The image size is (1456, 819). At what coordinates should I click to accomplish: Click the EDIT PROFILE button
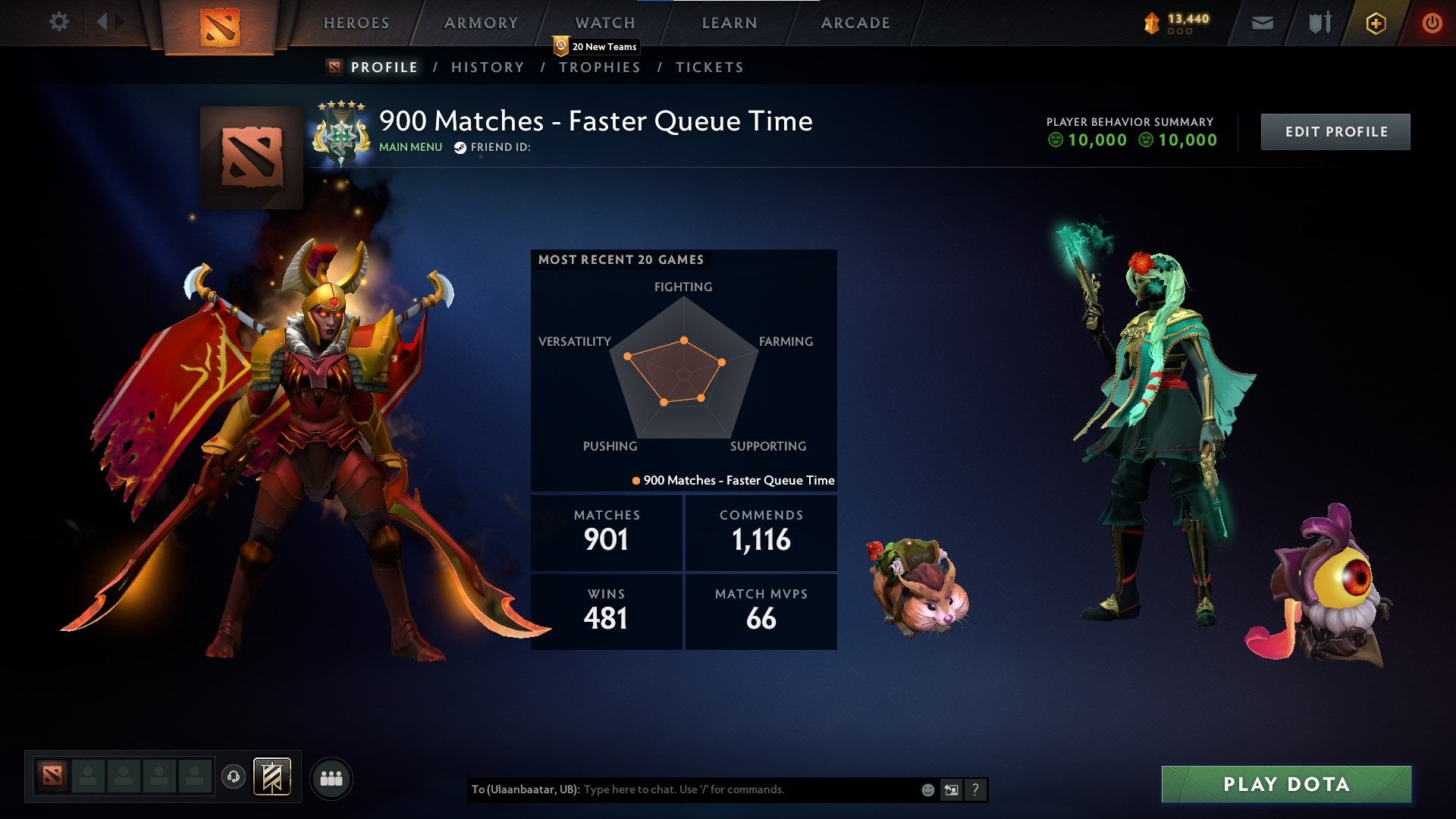[x=1335, y=130]
